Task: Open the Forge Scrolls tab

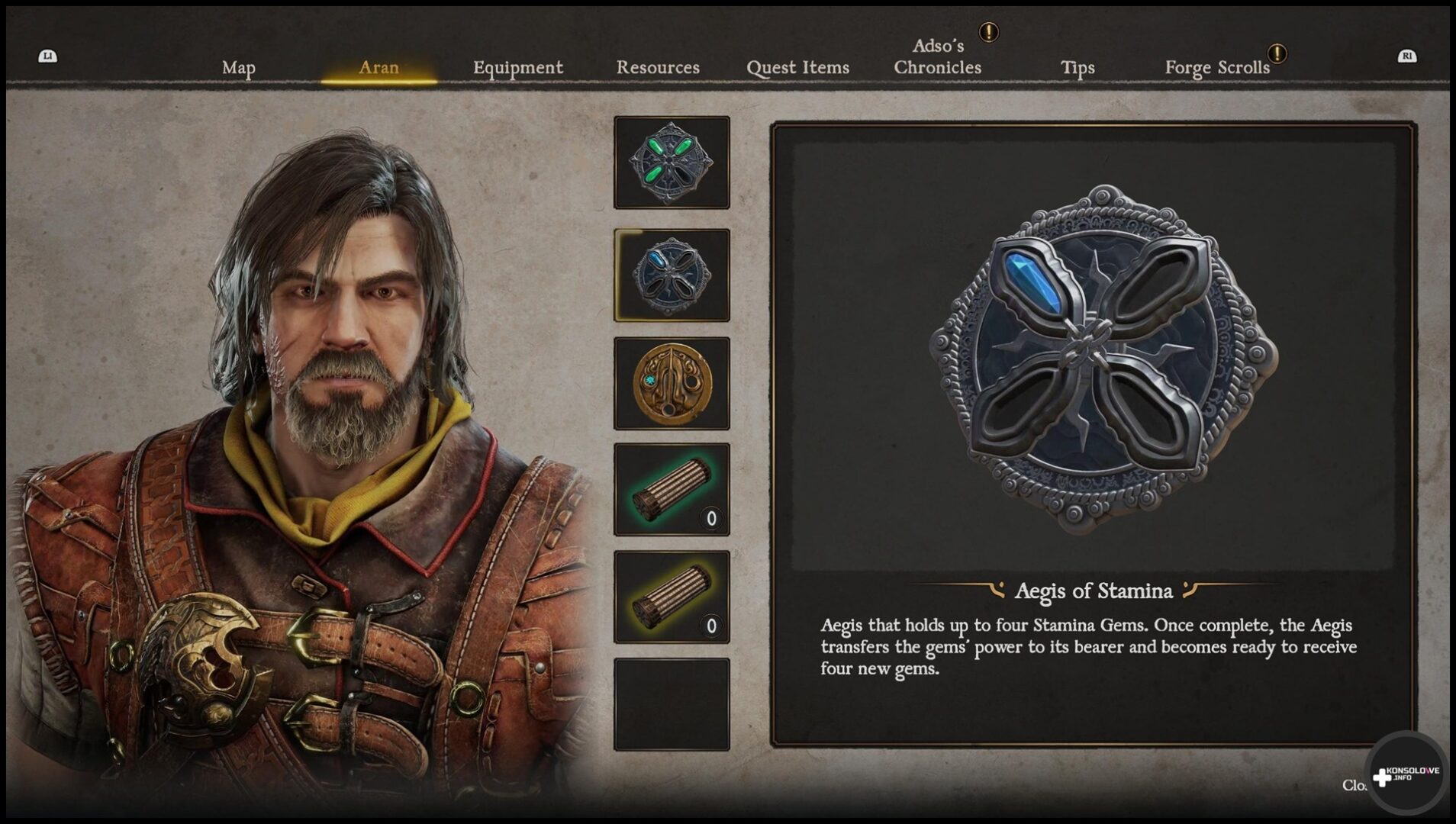Action: click(1216, 68)
